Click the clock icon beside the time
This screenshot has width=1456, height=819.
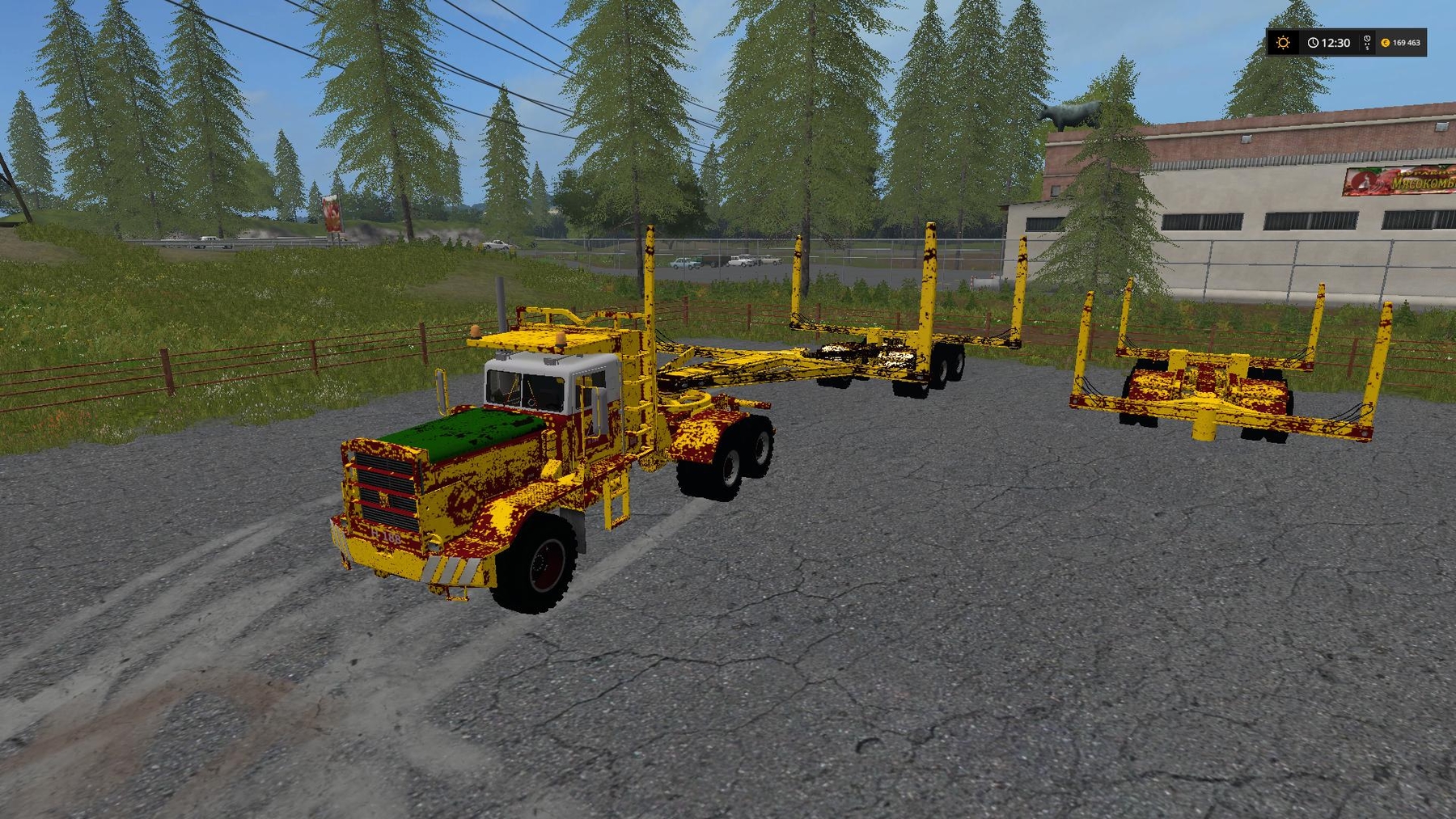tap(1313, 43)
